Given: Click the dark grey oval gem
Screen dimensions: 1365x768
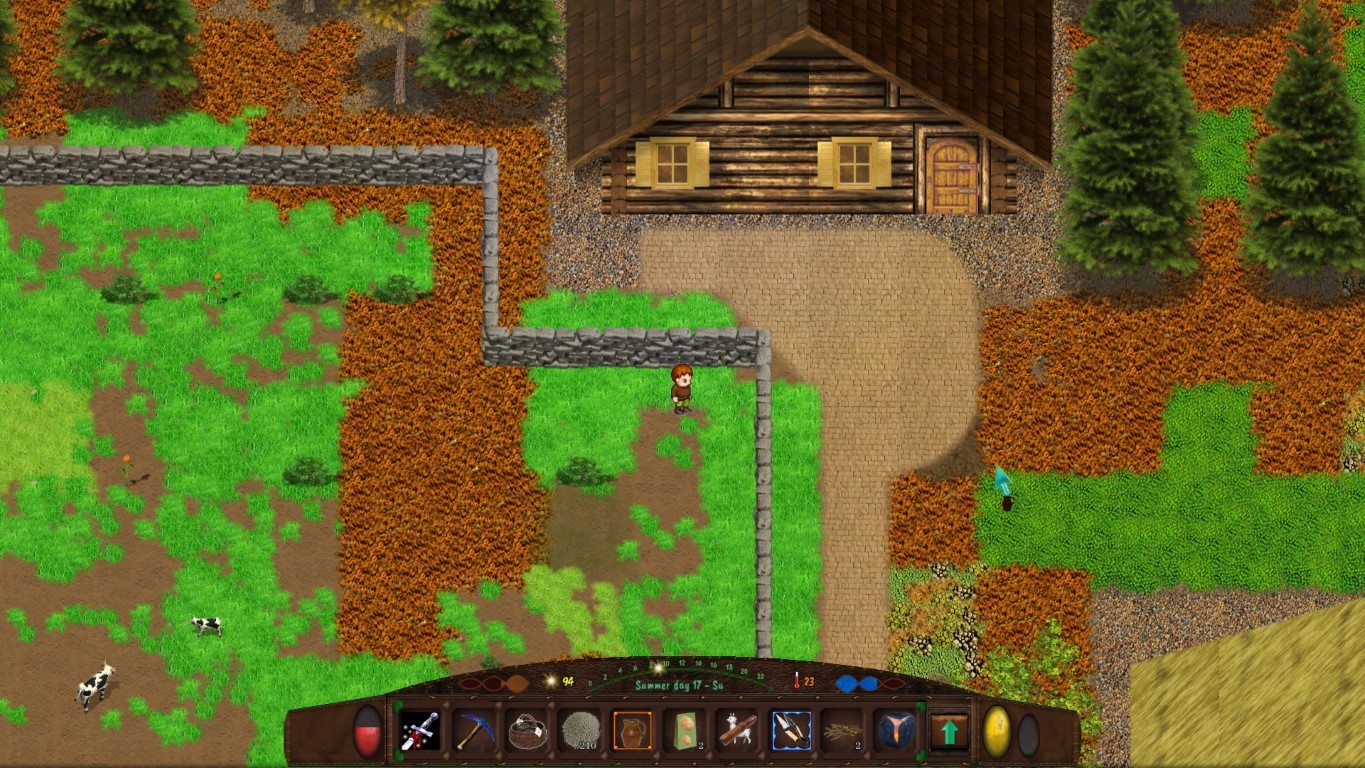Looking at the screenshot, I should pyautogui.click(x=1028, y=734).
